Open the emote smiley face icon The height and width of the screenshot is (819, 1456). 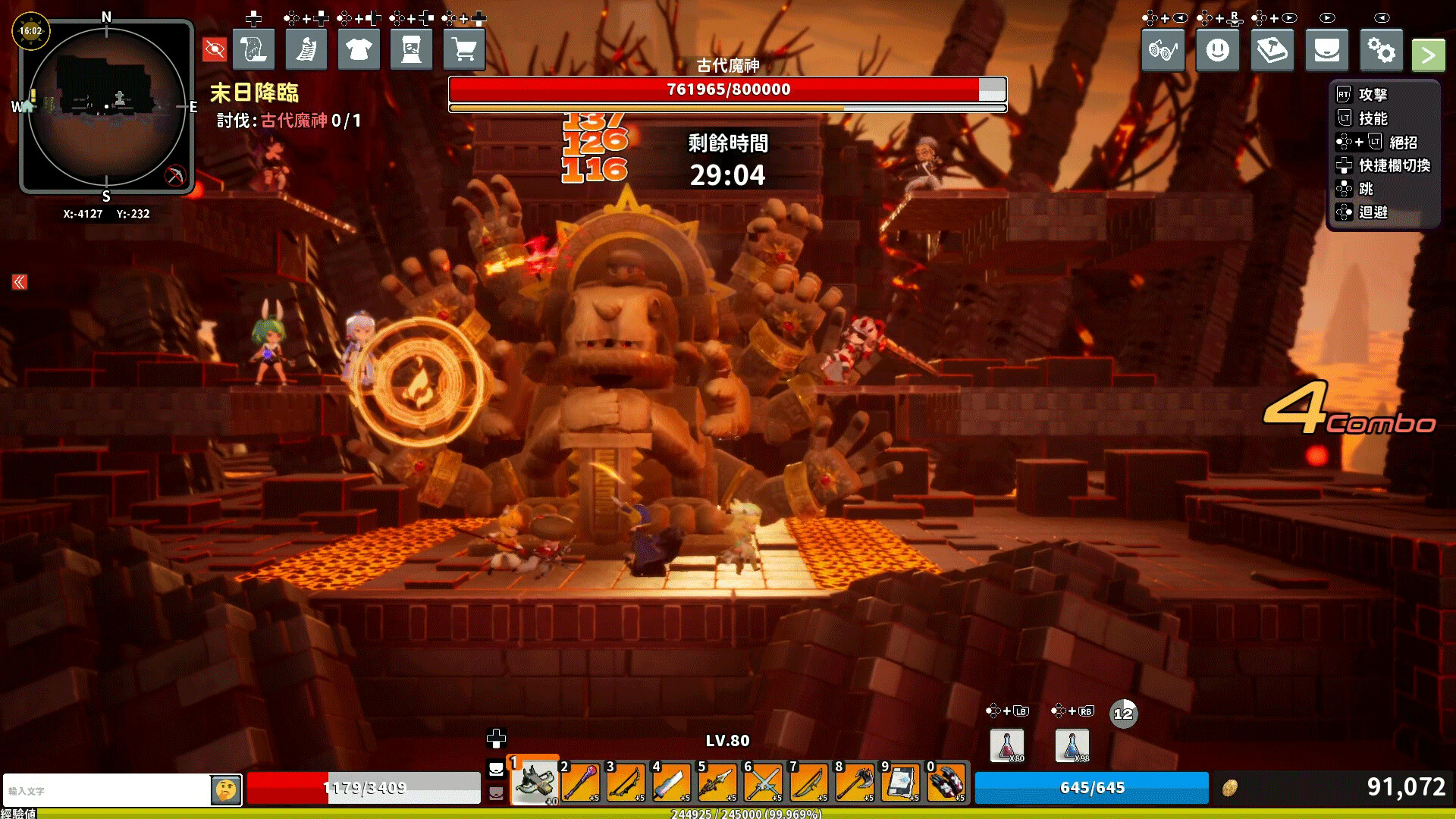pyautogui.click(x=1217, y=49)
